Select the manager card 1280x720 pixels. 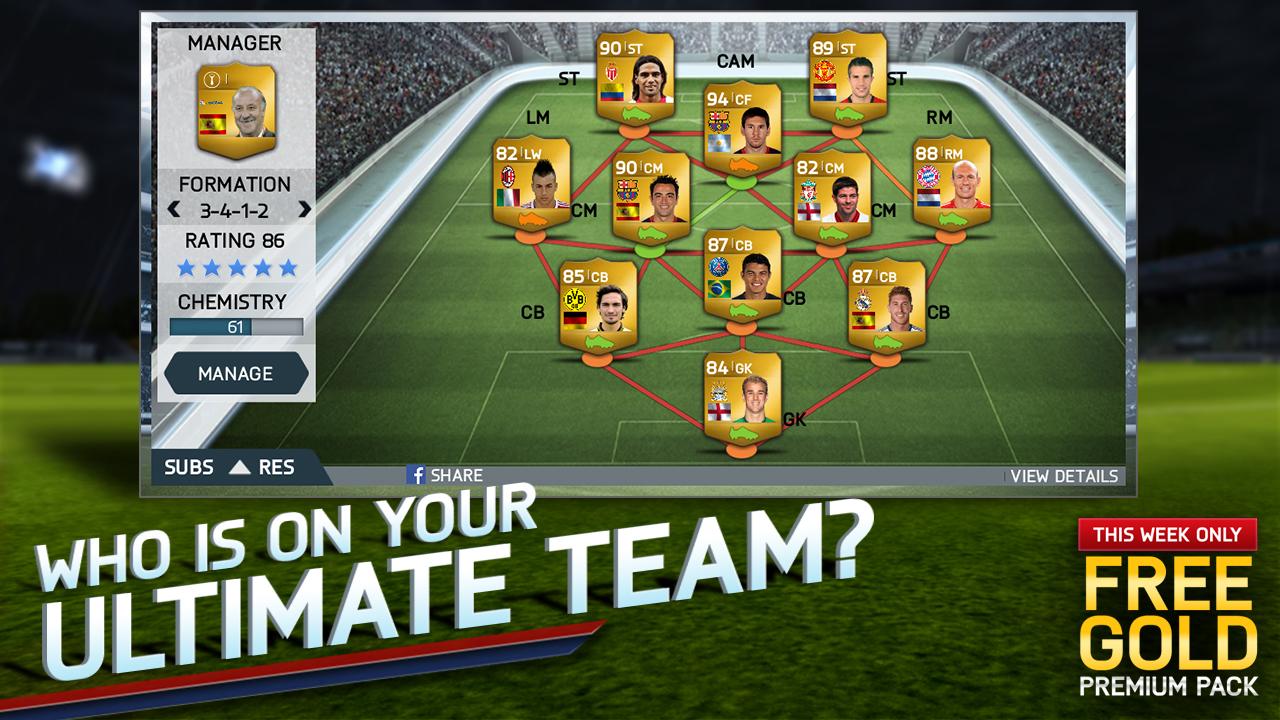(x=237, y=109)
